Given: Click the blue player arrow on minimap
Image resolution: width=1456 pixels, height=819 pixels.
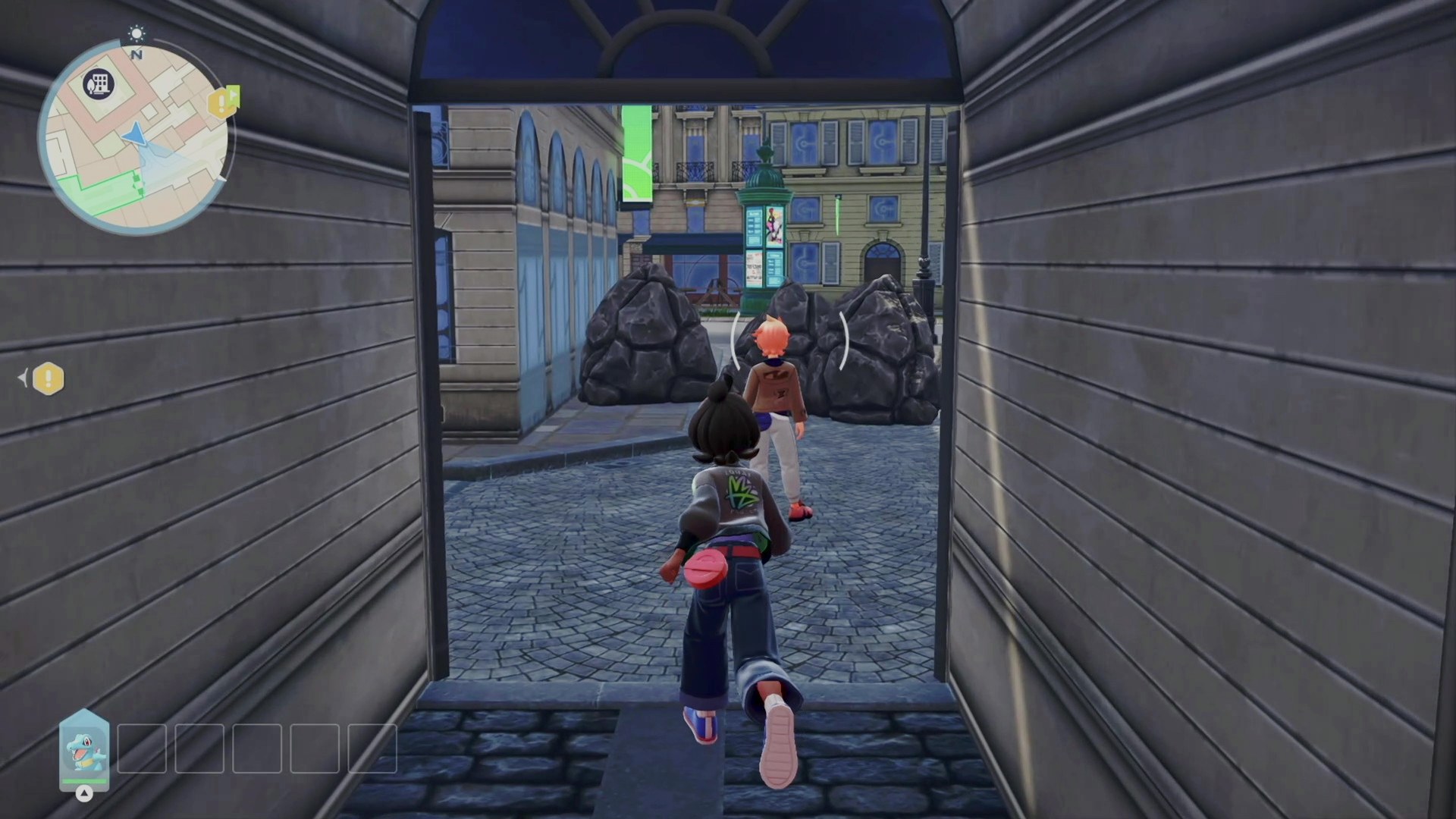Looking at the screenshot, I should click(134, 133).
